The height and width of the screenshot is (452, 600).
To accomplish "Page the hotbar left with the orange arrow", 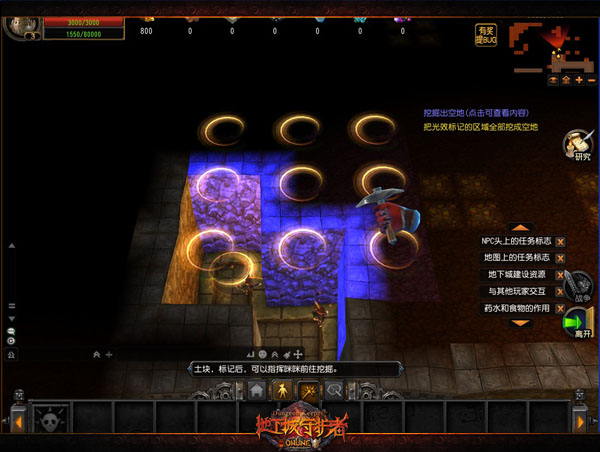I will [16, 418].
